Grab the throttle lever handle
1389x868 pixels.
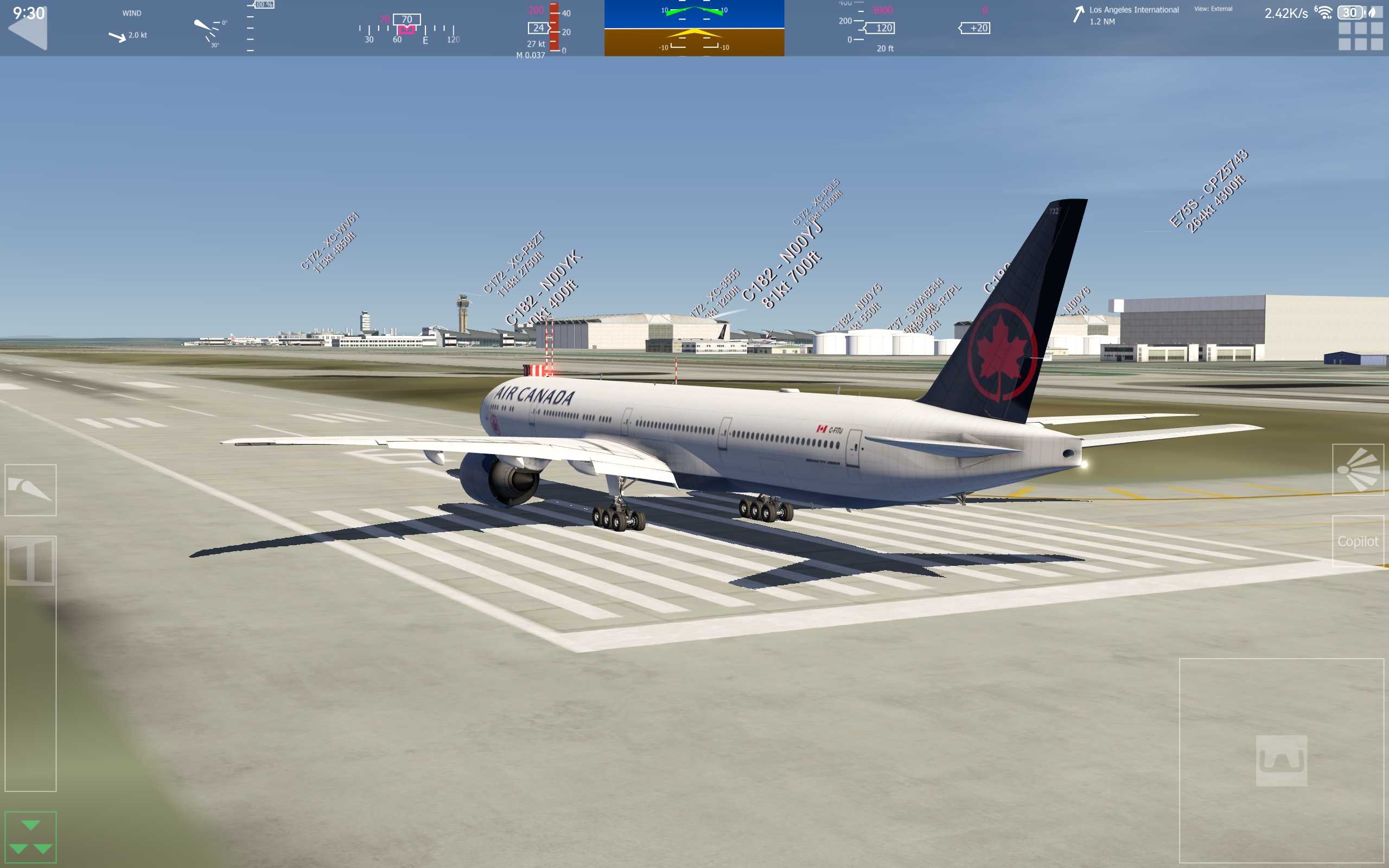30,561
